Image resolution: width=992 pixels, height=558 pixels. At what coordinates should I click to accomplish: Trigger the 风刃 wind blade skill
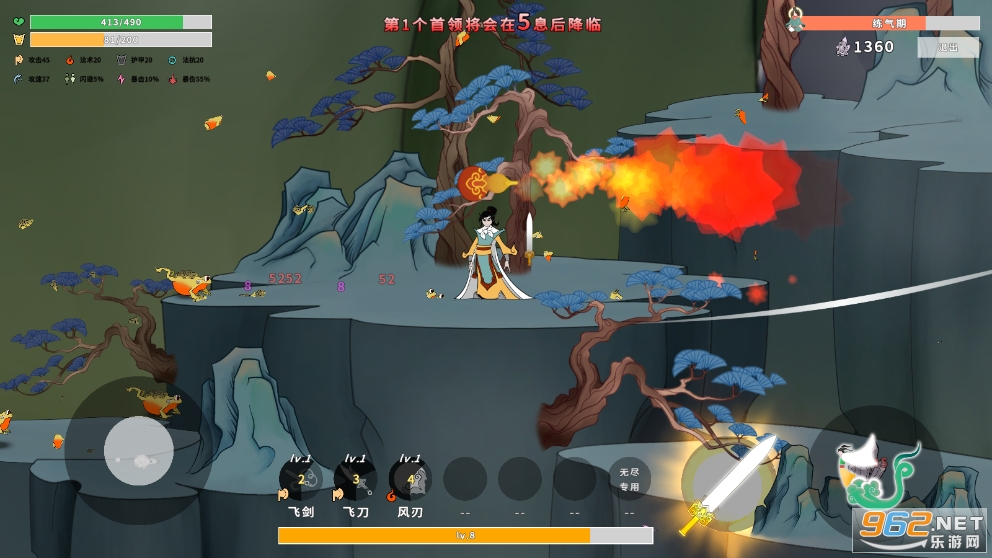click(410, 480)
